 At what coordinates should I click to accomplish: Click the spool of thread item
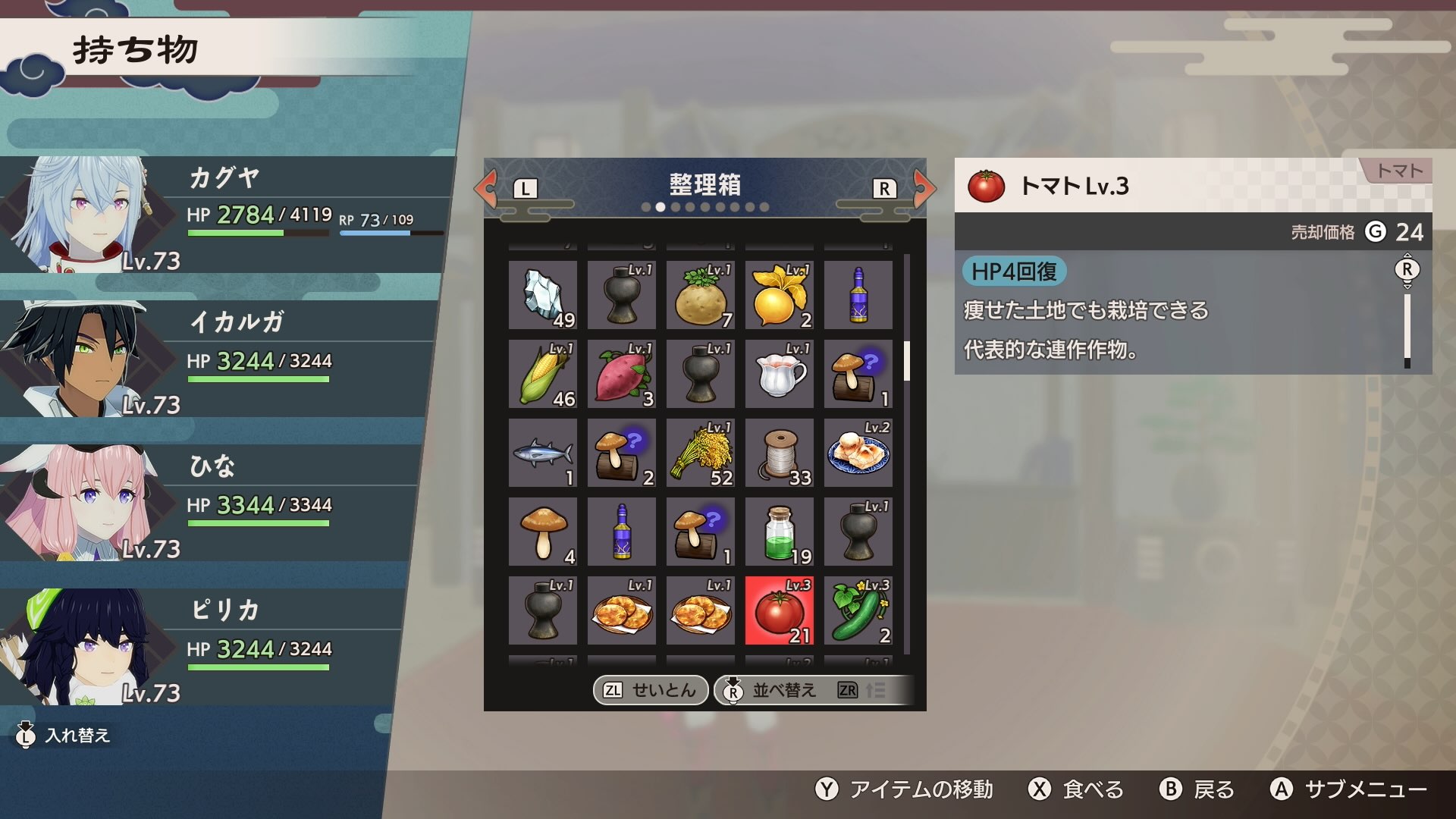tap(779, 453)
